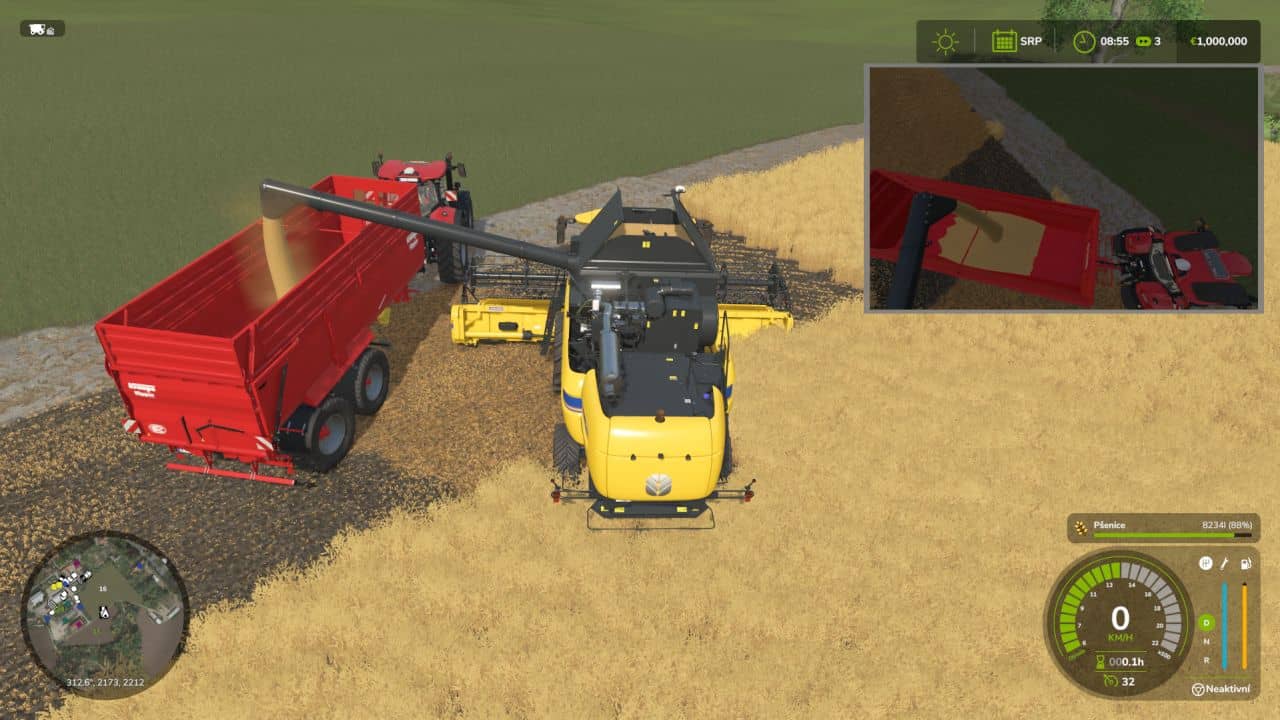Click the fuel pump indicator icon
Viewport: 1280px width, 720px height.
point(1245,564)
